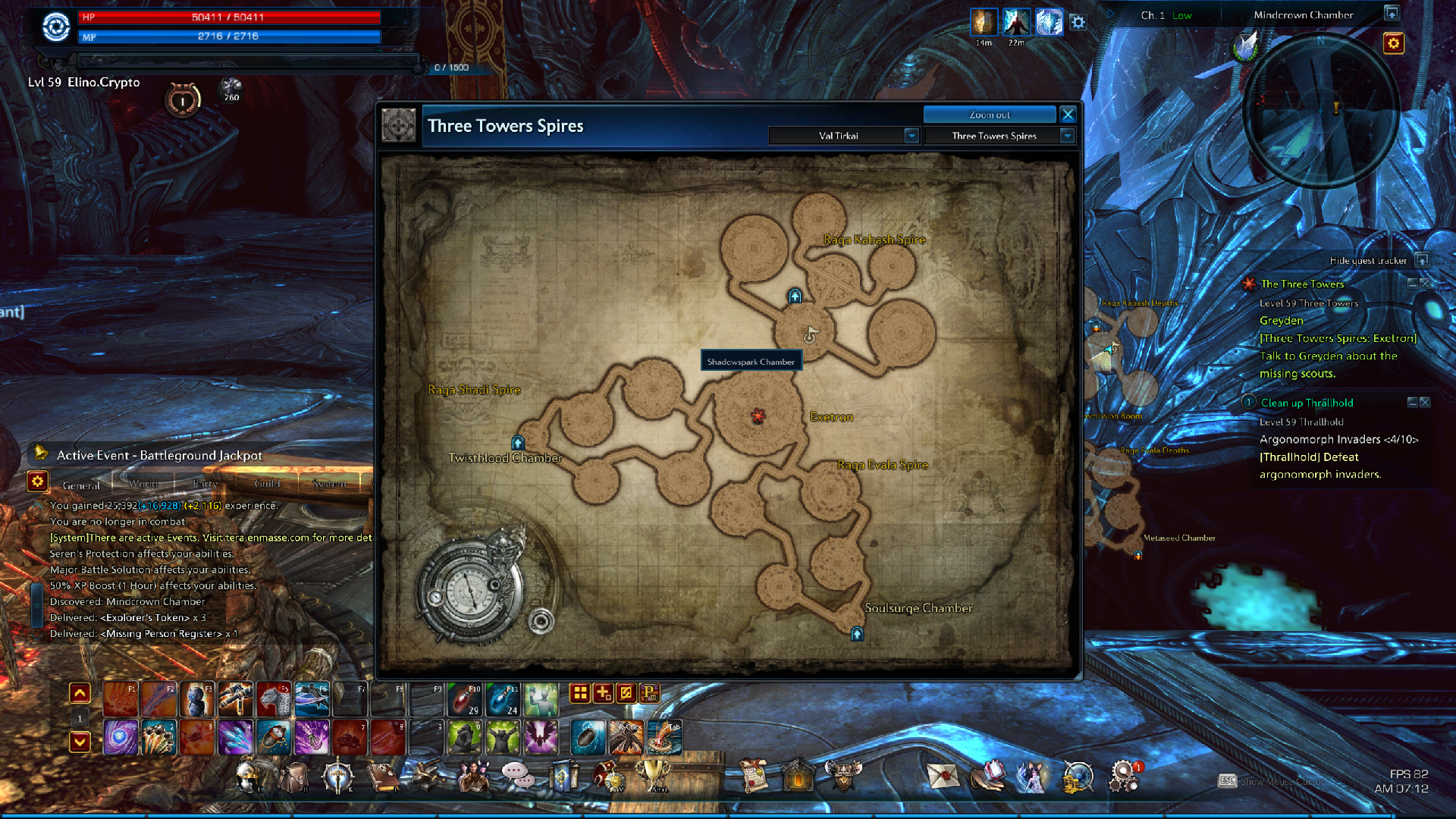Activate the snow leopard mount skill
The height and width of the screenshot is (819, 1456).
(274, 699)
